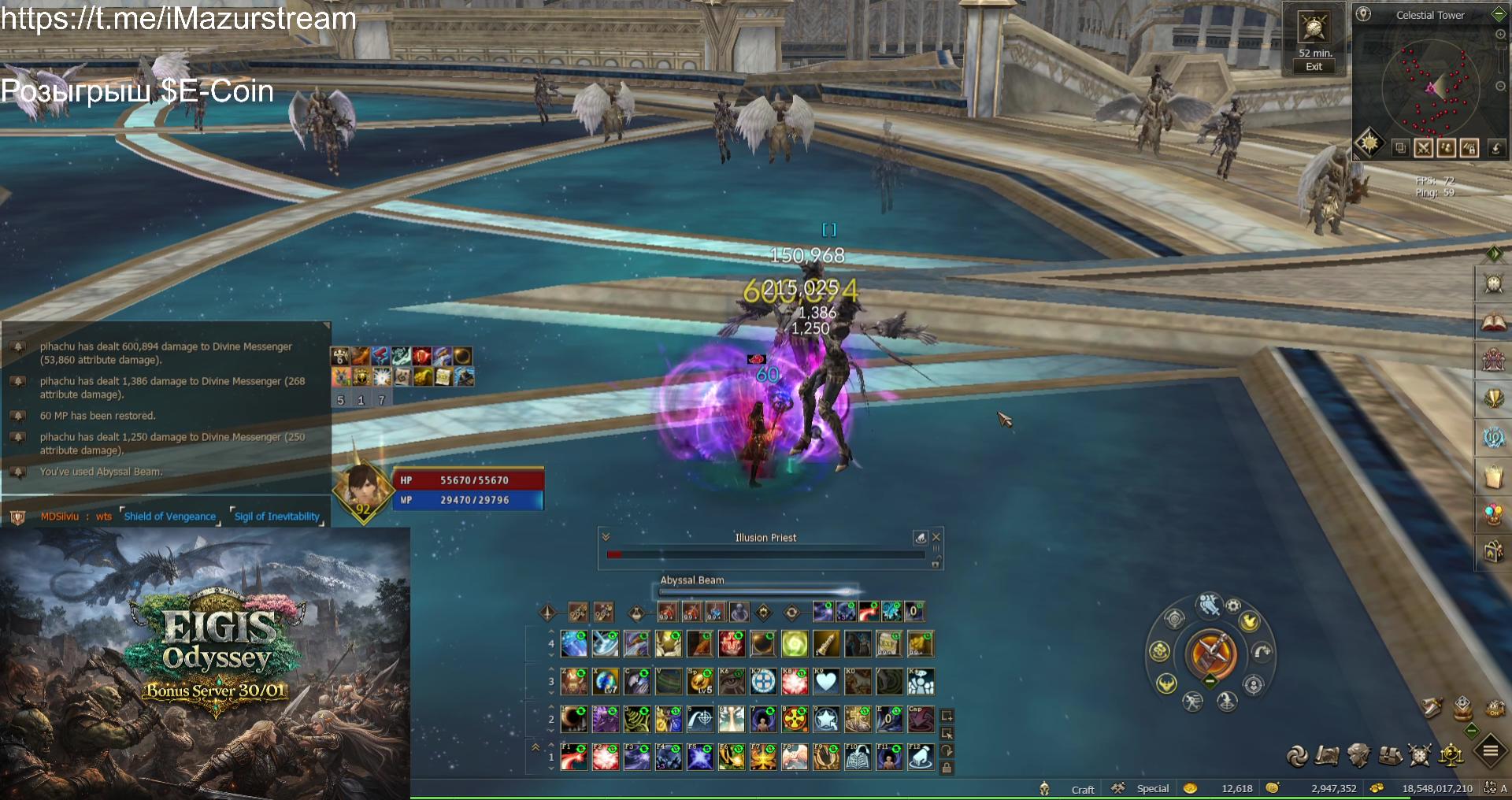Click the Shield of Vengeance chat link
1512x800 pixels.
click(x=169, y=517)
